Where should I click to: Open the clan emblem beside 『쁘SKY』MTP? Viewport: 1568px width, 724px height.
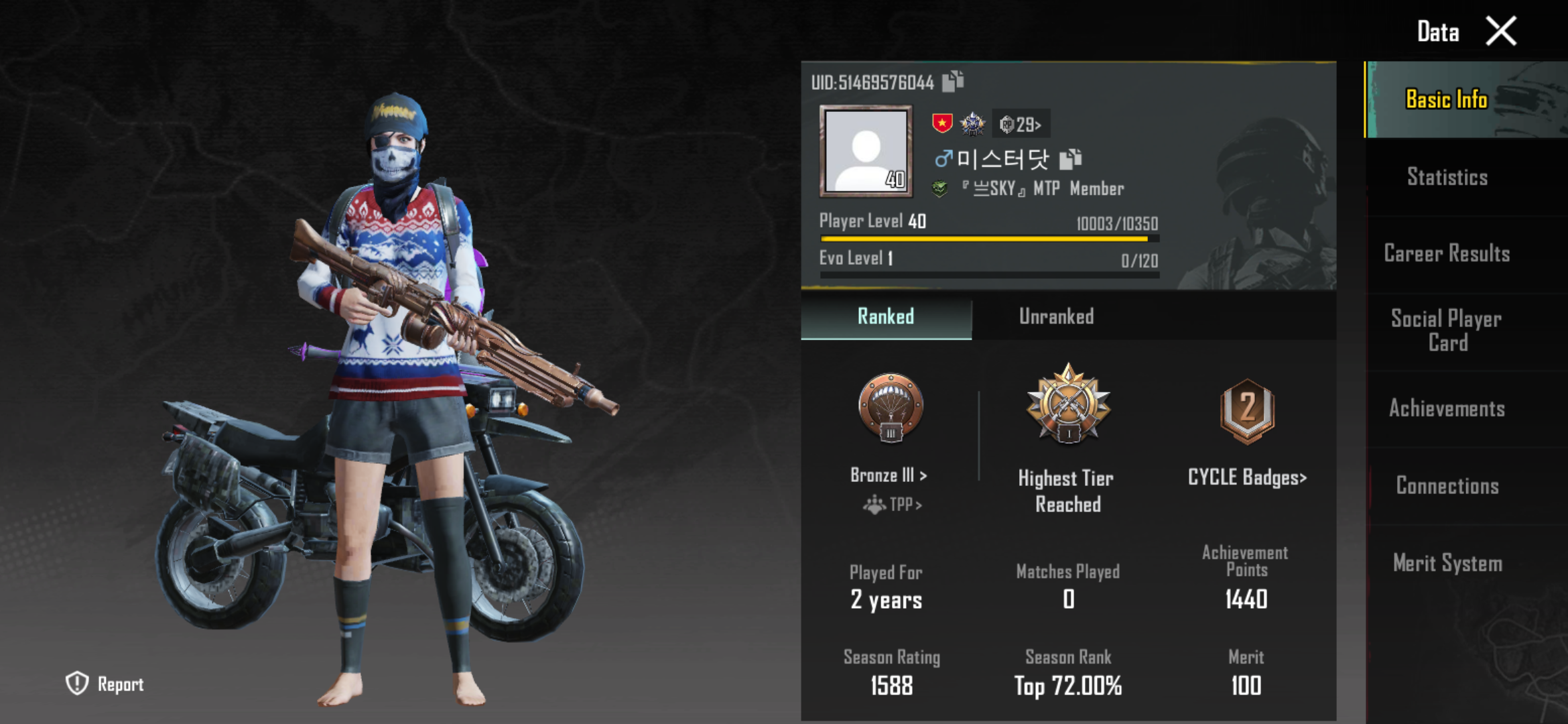[x=941, y=188]
